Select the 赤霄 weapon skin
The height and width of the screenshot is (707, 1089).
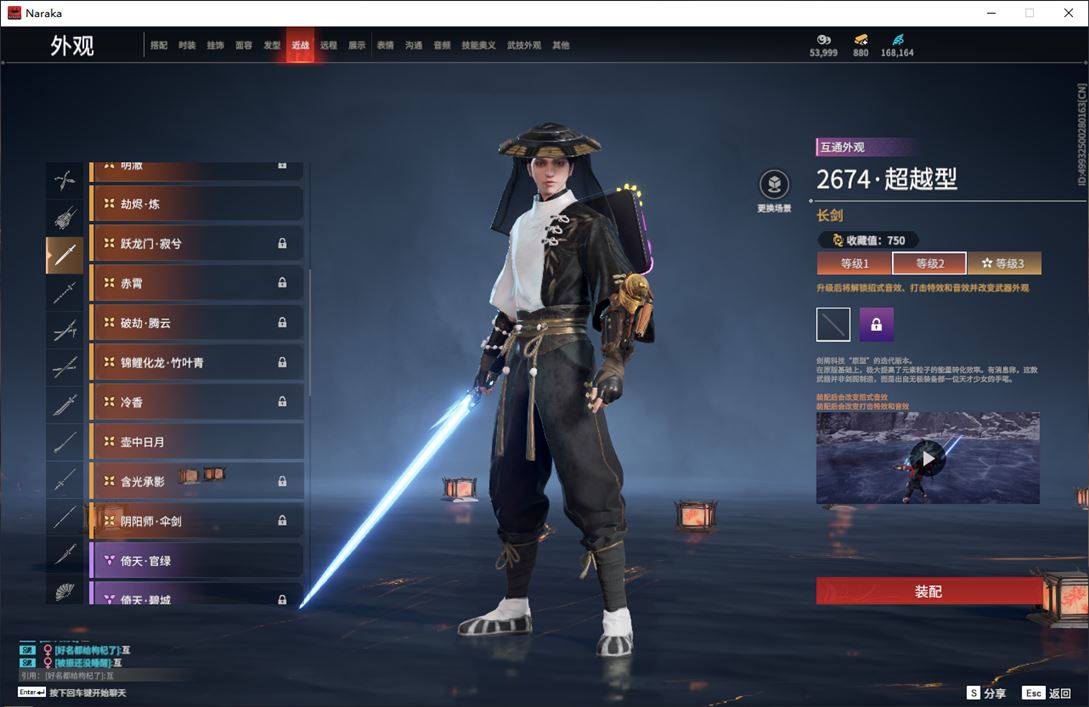tap(196, 283)
